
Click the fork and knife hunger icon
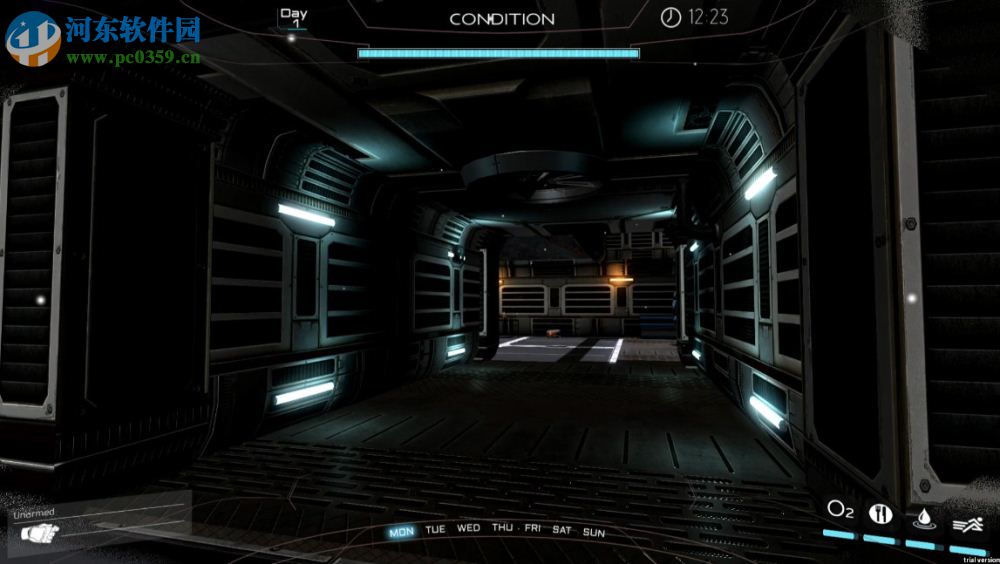(881, 513)
